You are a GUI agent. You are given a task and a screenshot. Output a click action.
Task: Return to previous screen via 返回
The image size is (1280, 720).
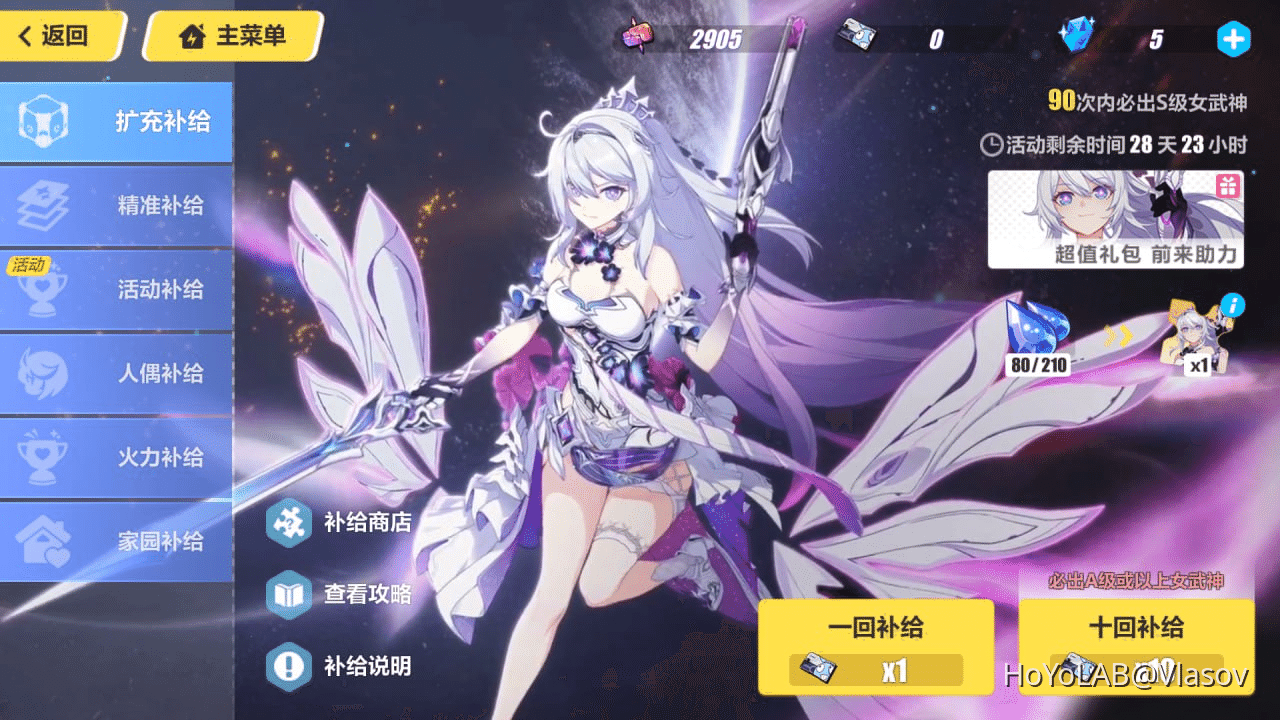55,35
